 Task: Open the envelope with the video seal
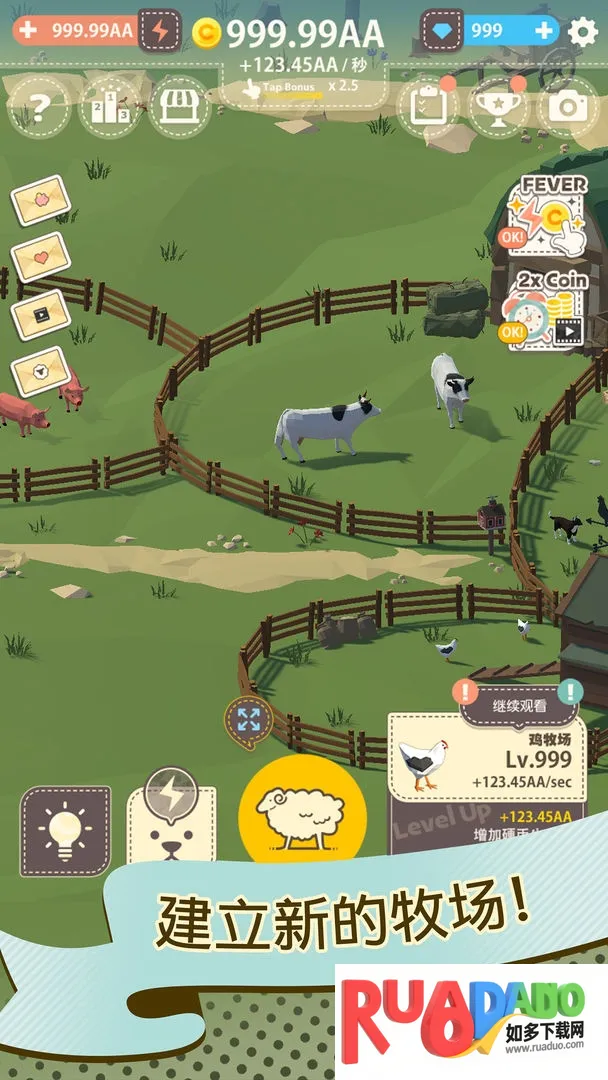[x=40, y=313]
